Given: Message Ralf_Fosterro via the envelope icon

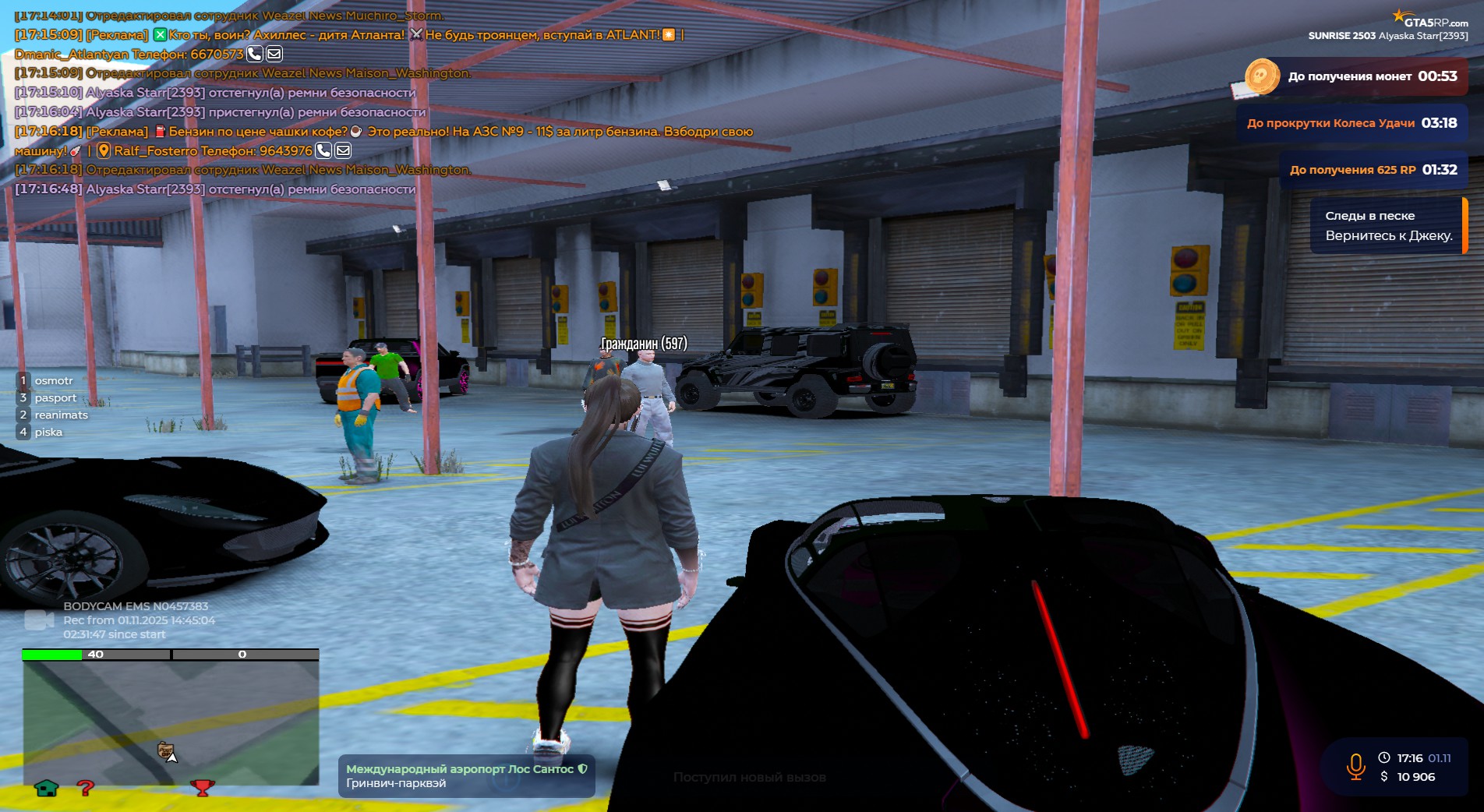Looking at the screenshot, I should pos(343,151).
